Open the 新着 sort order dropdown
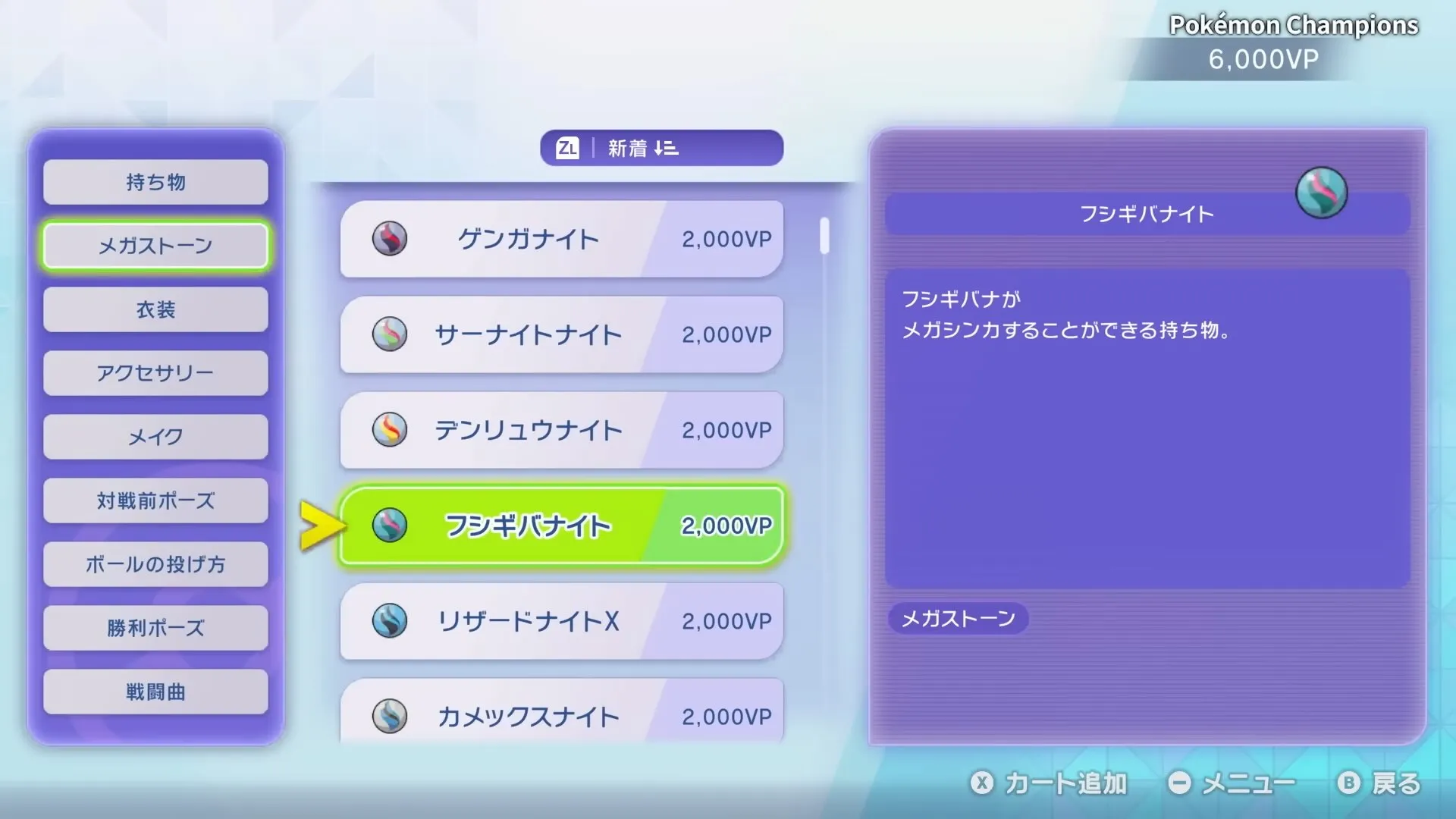1456x819 pixels. [660, 148]
